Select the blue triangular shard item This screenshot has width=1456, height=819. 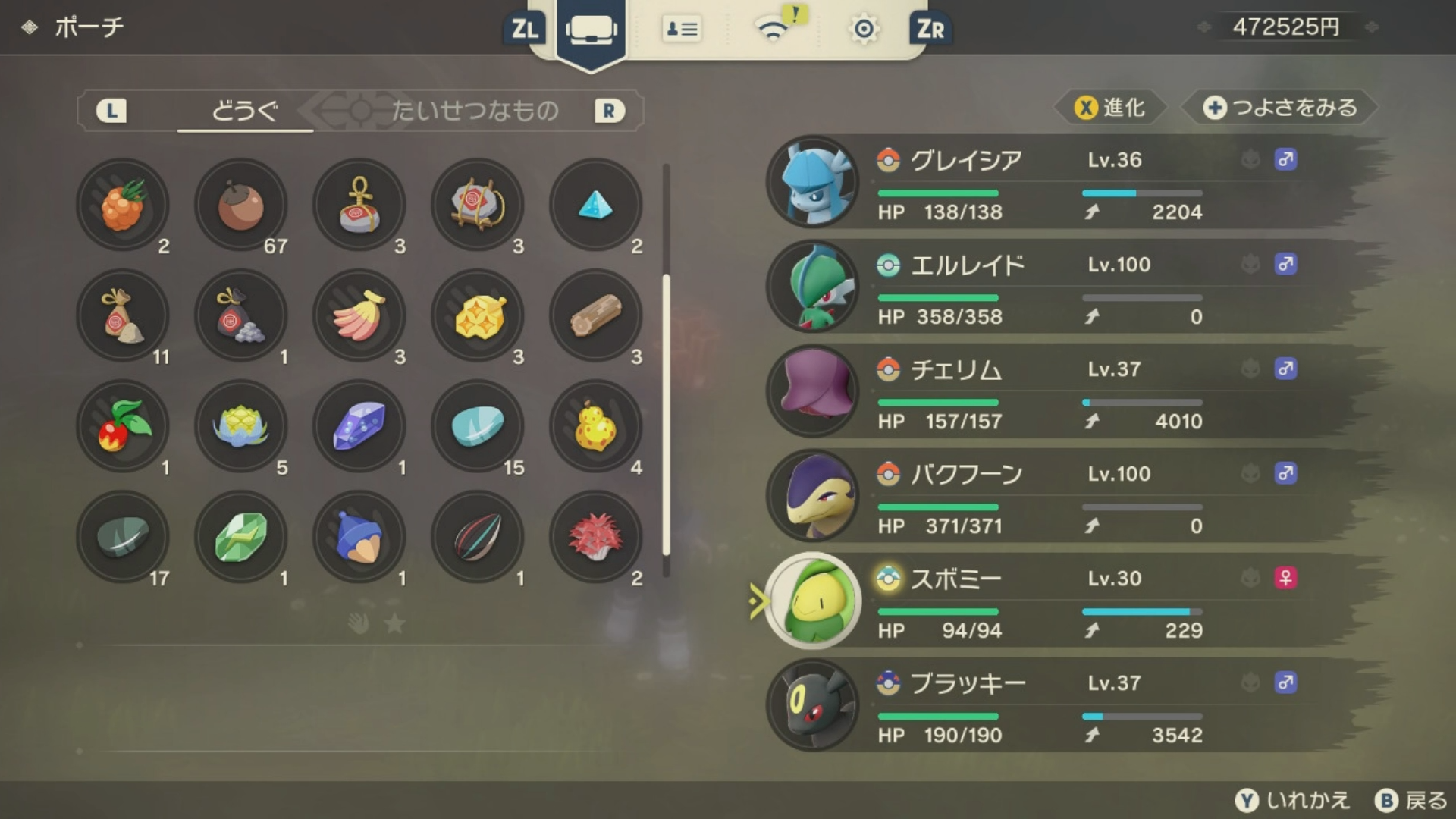pos(596,205)
